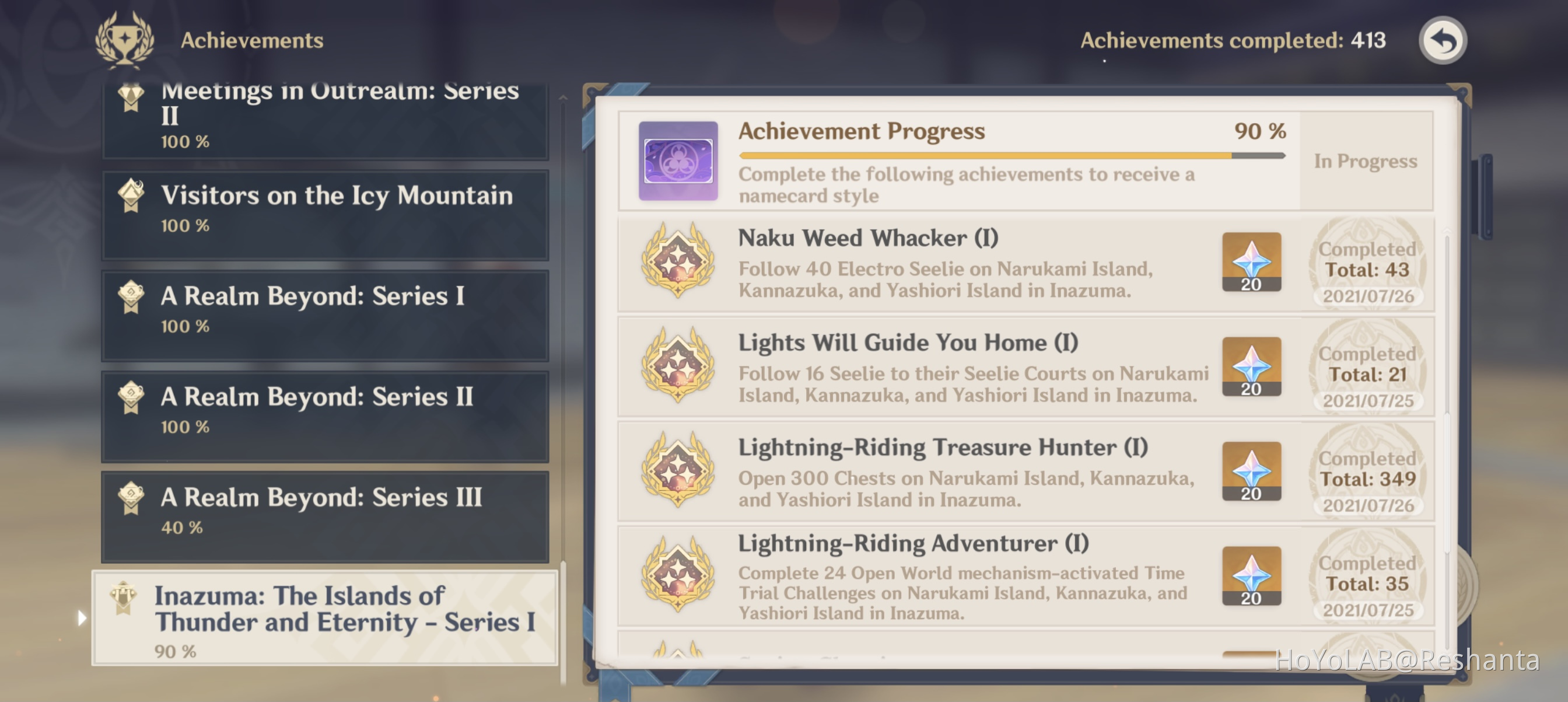Click the In Progress label
The width and height of the screenshot is (1568, 702).
click(1367, 160)
